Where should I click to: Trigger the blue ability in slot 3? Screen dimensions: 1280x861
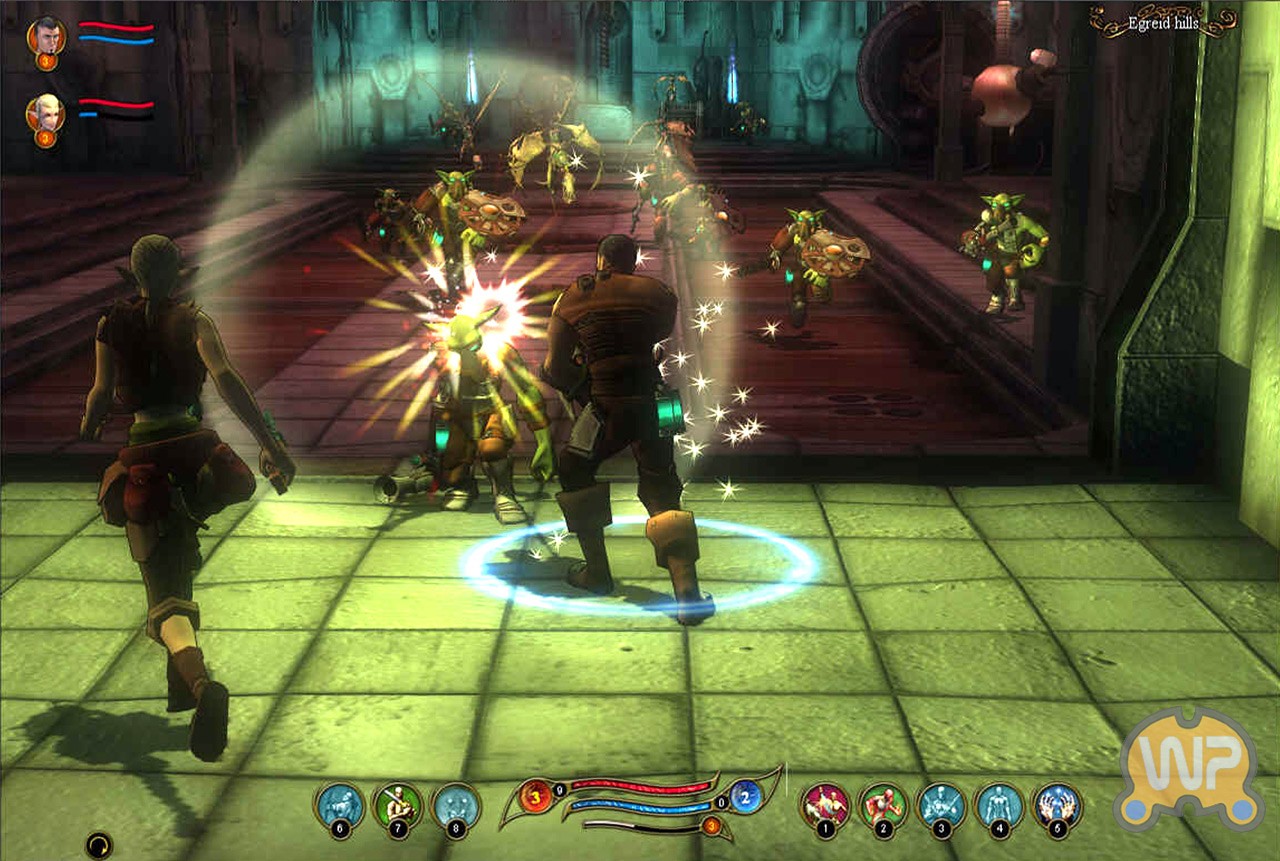(941, 805)
